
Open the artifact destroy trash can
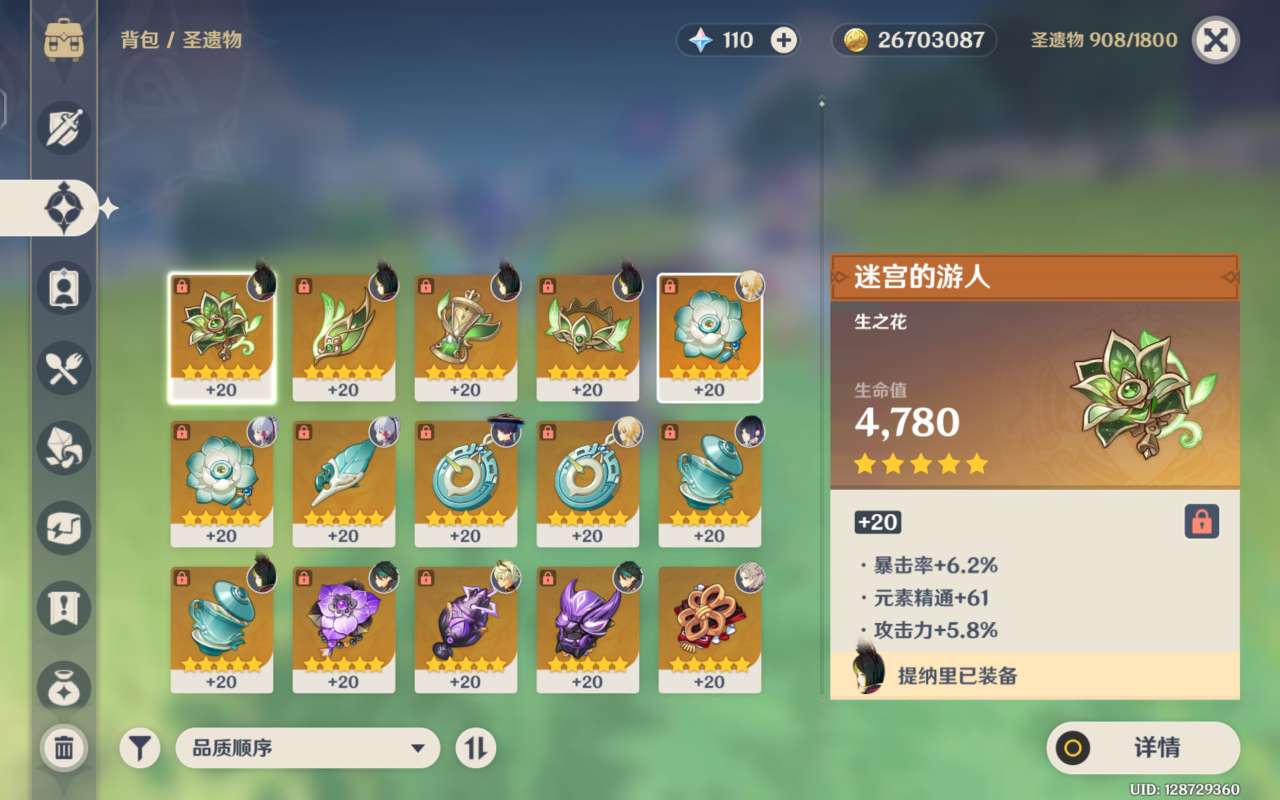pyautogui.click(x=65, y=748)
